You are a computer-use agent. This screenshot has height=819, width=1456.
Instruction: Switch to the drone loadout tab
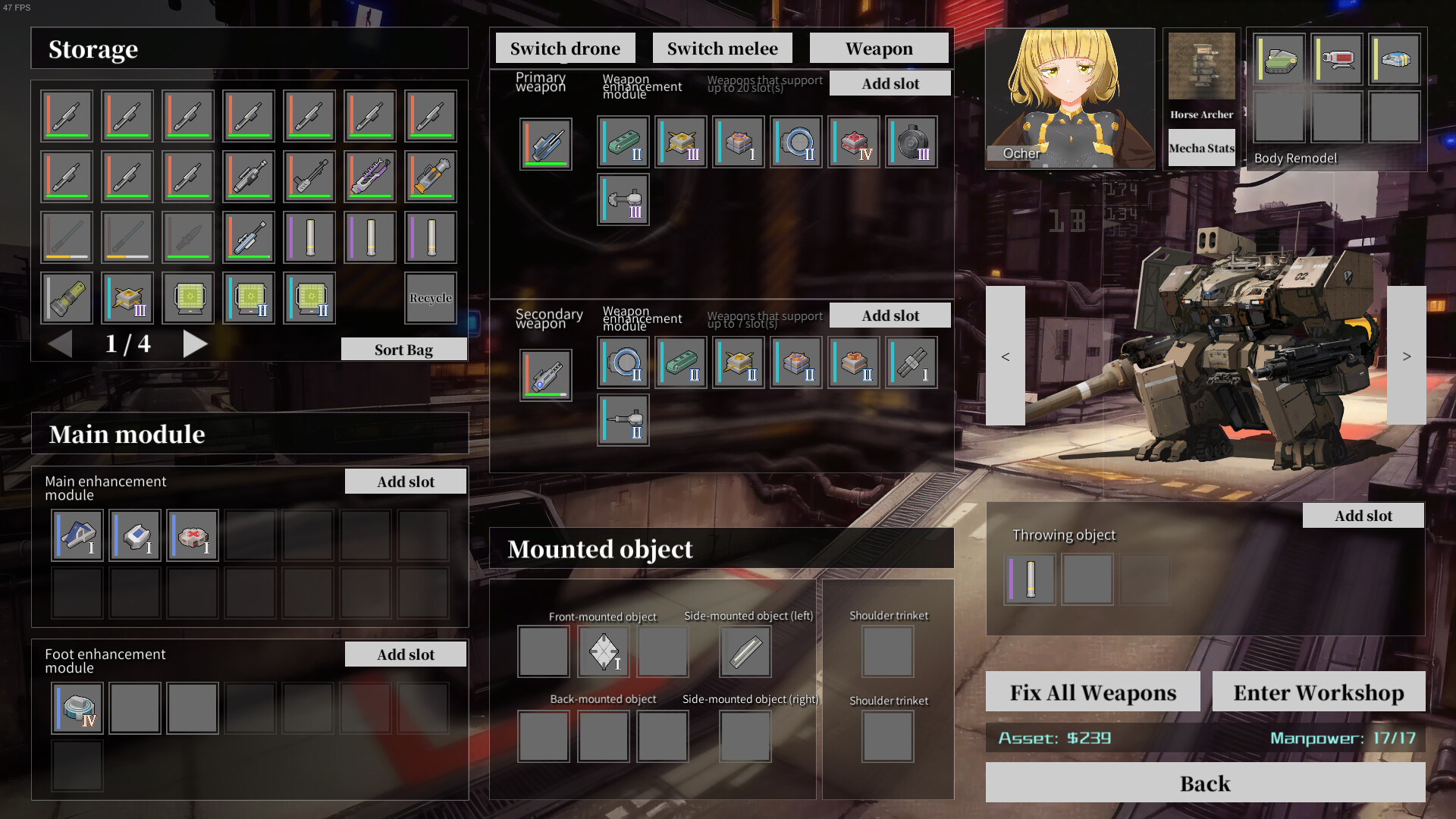[565, 47]
